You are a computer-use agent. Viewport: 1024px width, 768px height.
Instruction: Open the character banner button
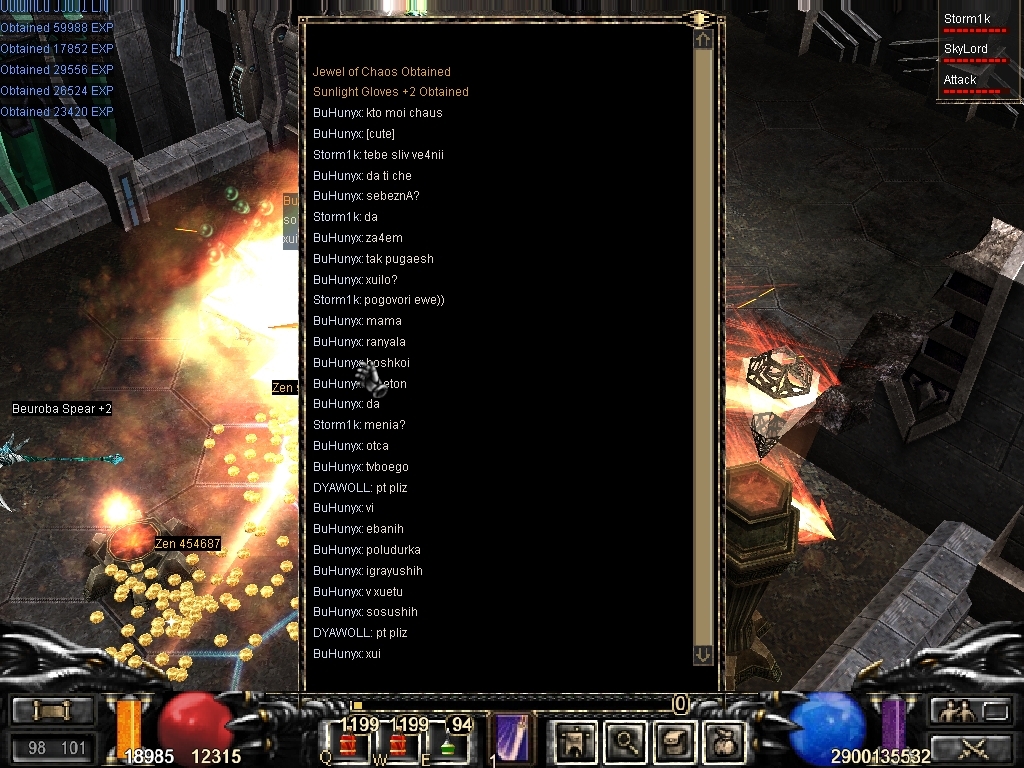[x=576, y=742]
